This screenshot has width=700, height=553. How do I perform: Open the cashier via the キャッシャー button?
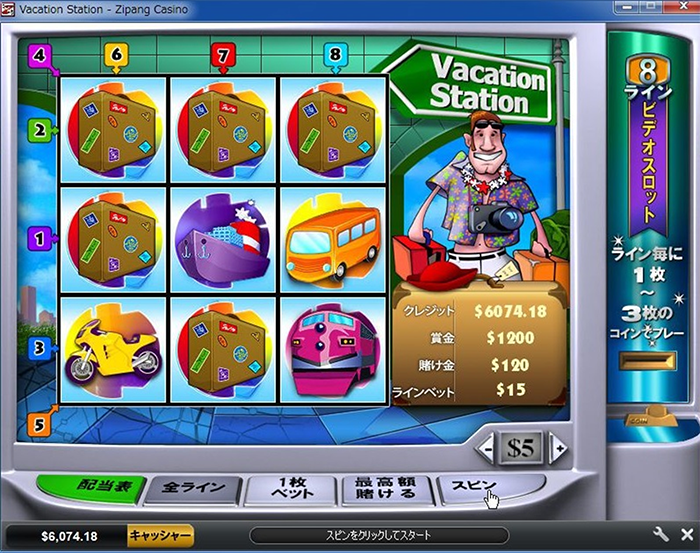[159, 535]
